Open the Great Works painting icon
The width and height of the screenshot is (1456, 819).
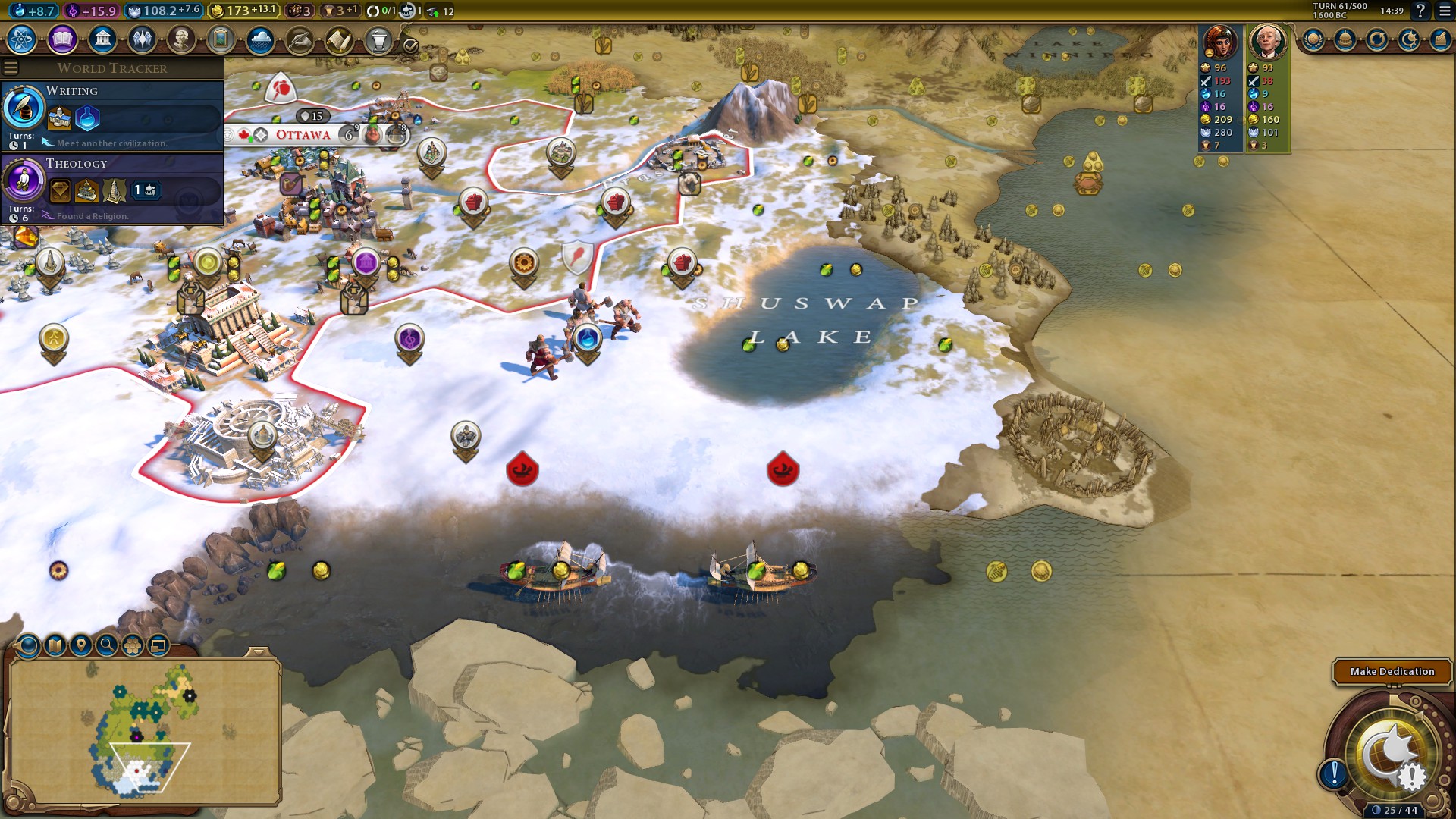pos(221,39)
